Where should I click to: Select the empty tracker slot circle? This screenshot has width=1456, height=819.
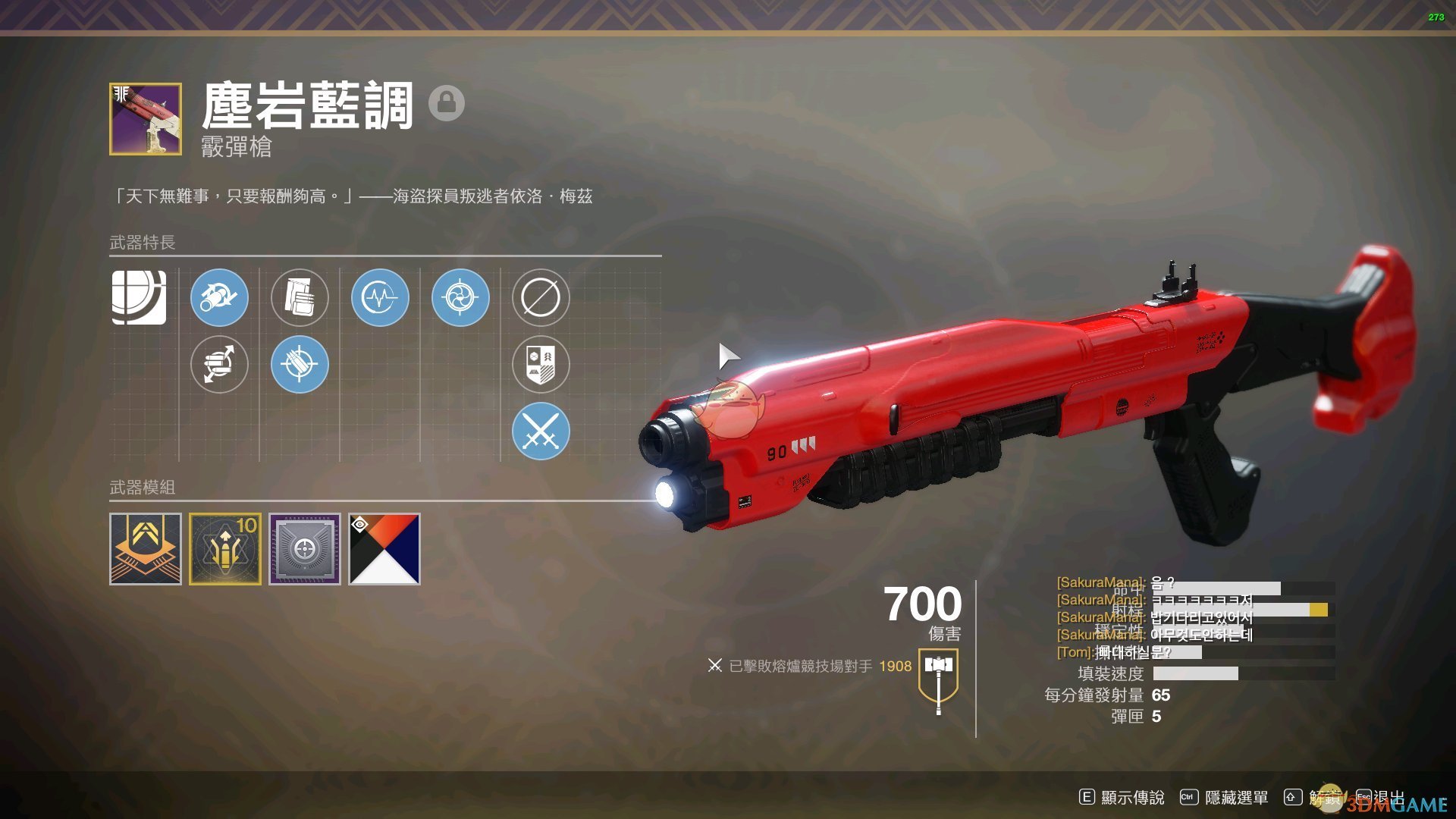tap(541, 297)
